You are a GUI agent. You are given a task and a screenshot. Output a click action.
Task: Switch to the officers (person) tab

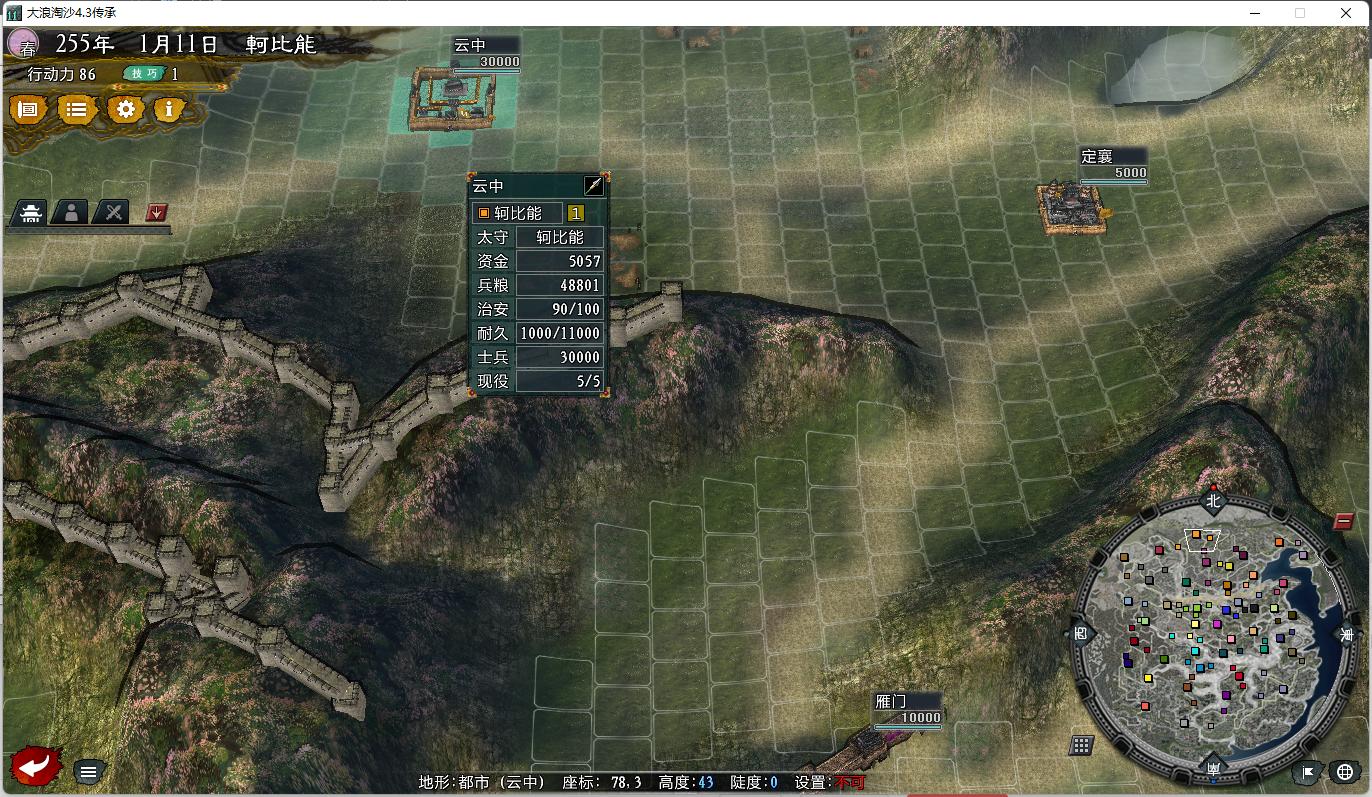coord(71,212)
